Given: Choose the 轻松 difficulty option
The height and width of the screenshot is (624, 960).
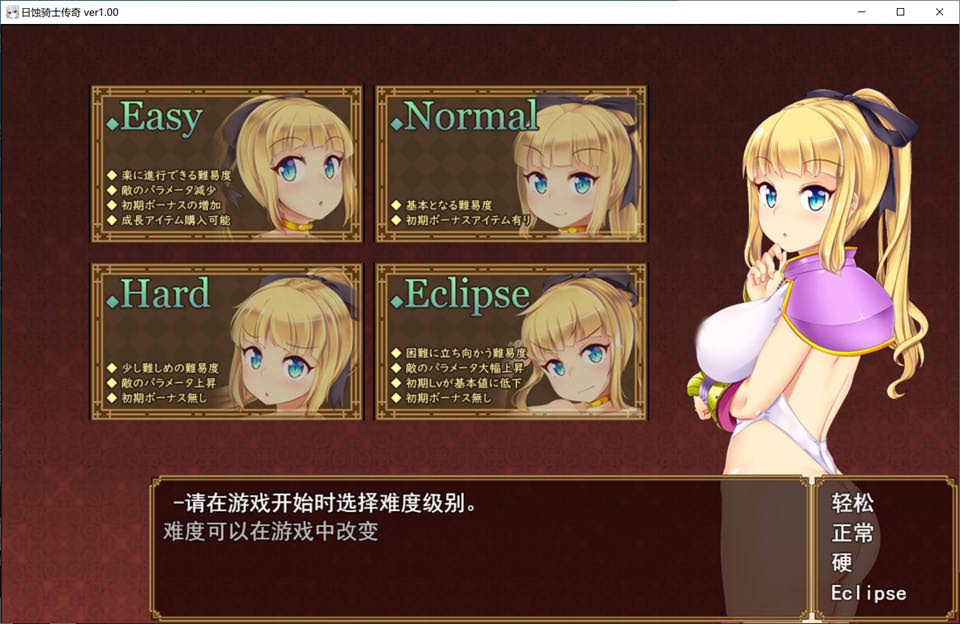Looking at the screenshot, I should (852, 503).
